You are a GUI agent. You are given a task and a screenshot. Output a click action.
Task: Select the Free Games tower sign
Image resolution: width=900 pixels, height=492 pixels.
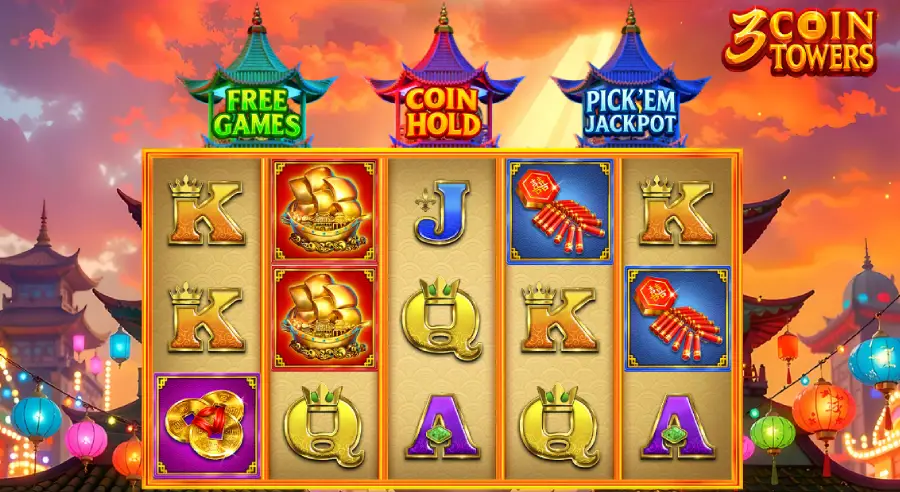coord(260,112)
